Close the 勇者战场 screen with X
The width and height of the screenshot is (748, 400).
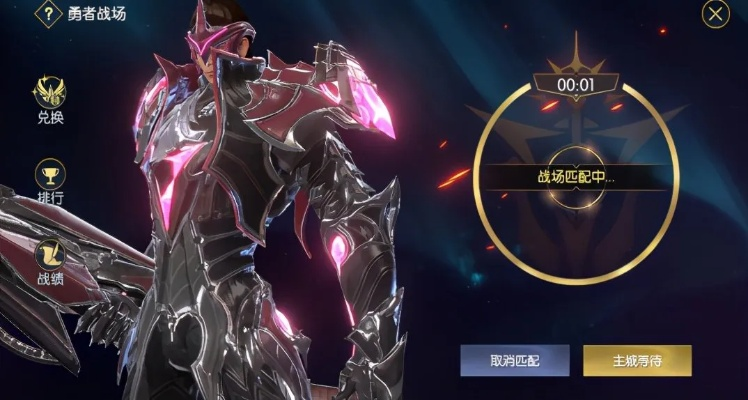(x=715, y=14)
